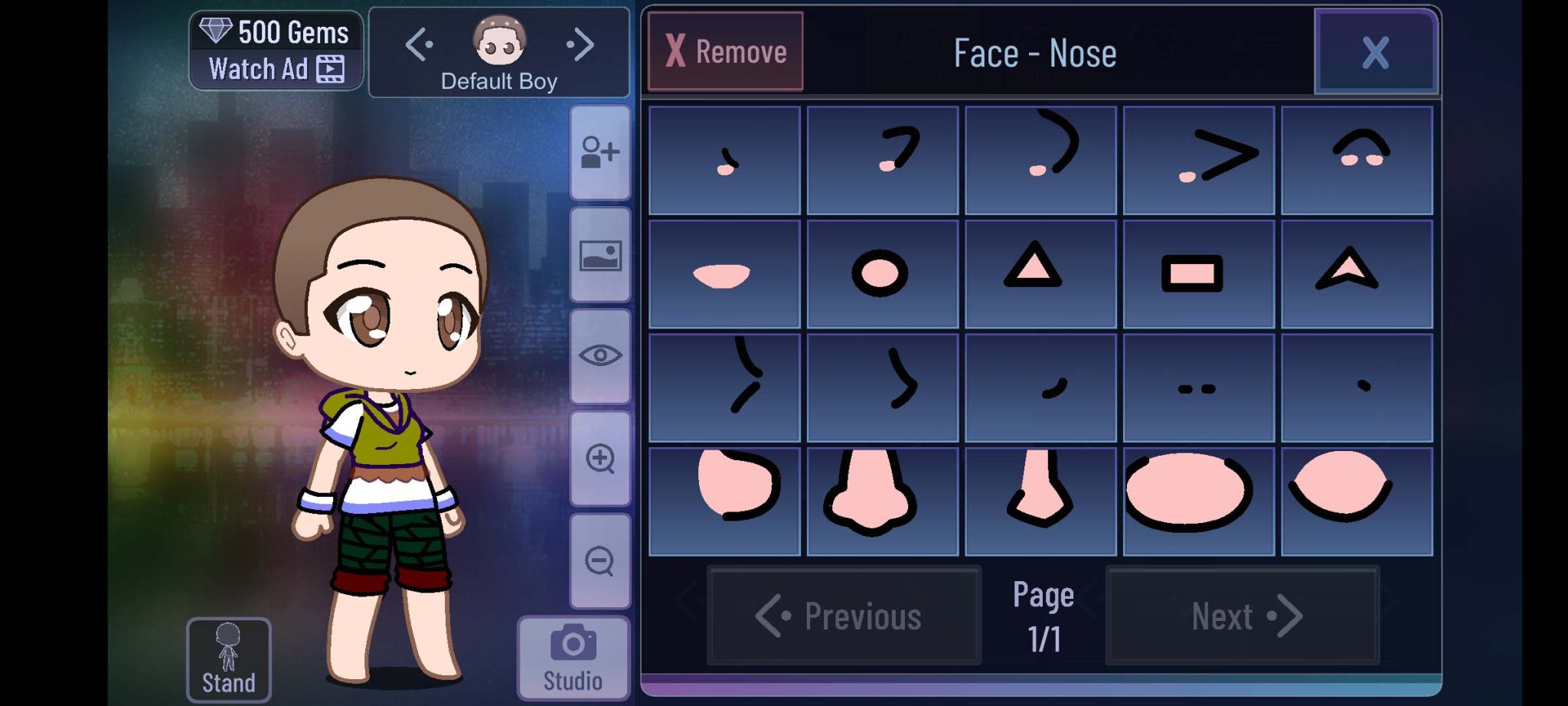Switch to the next character with right arrow
This screenshot has height=706, width=1568.
pyautogui.click(x=581, y=44)
